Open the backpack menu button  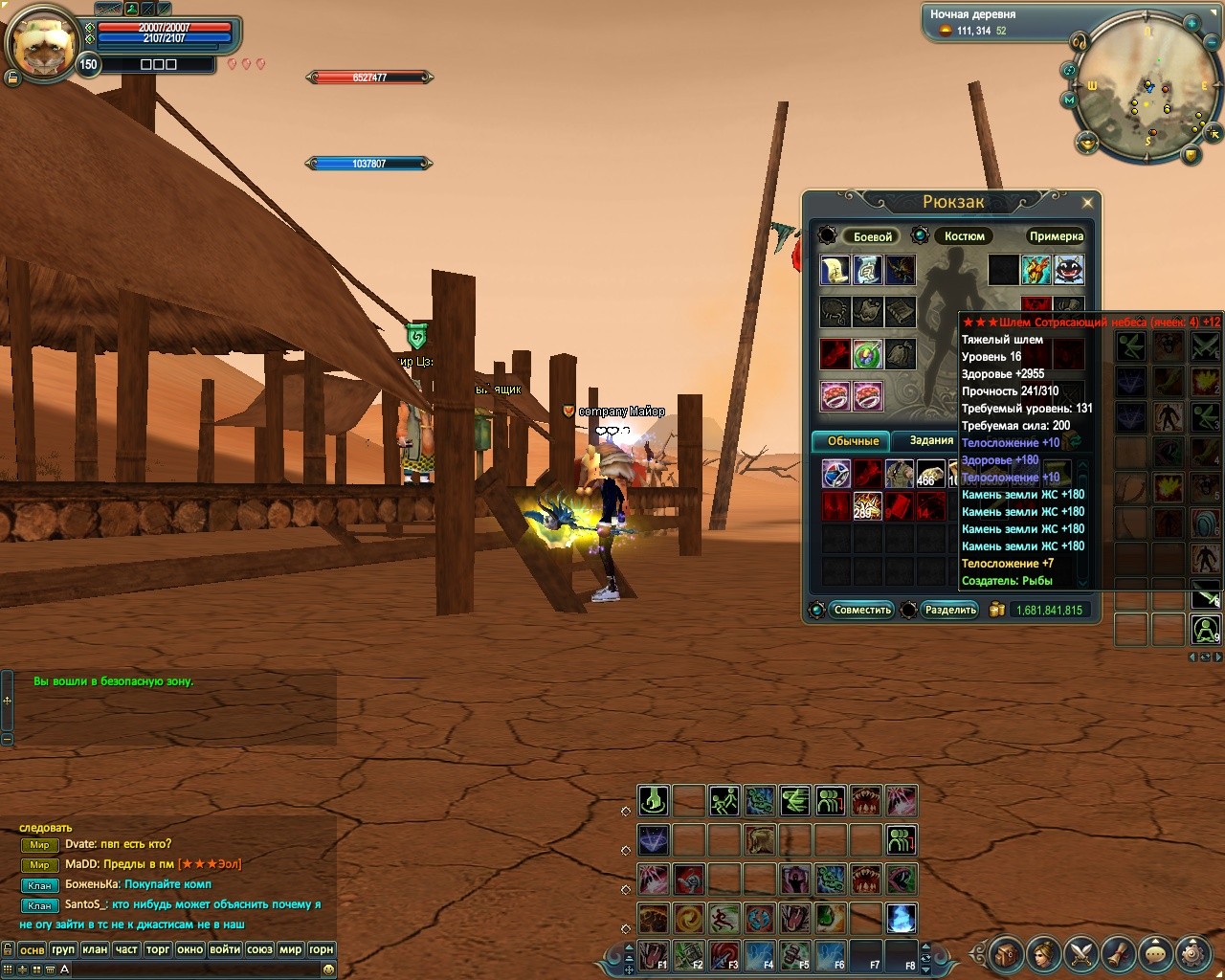coord(1006,953)
